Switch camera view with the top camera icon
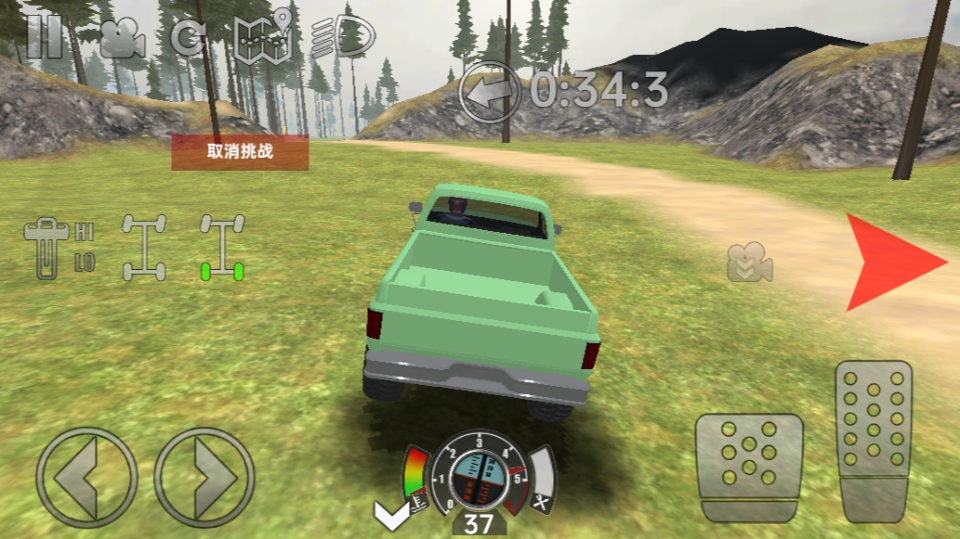 122,39
